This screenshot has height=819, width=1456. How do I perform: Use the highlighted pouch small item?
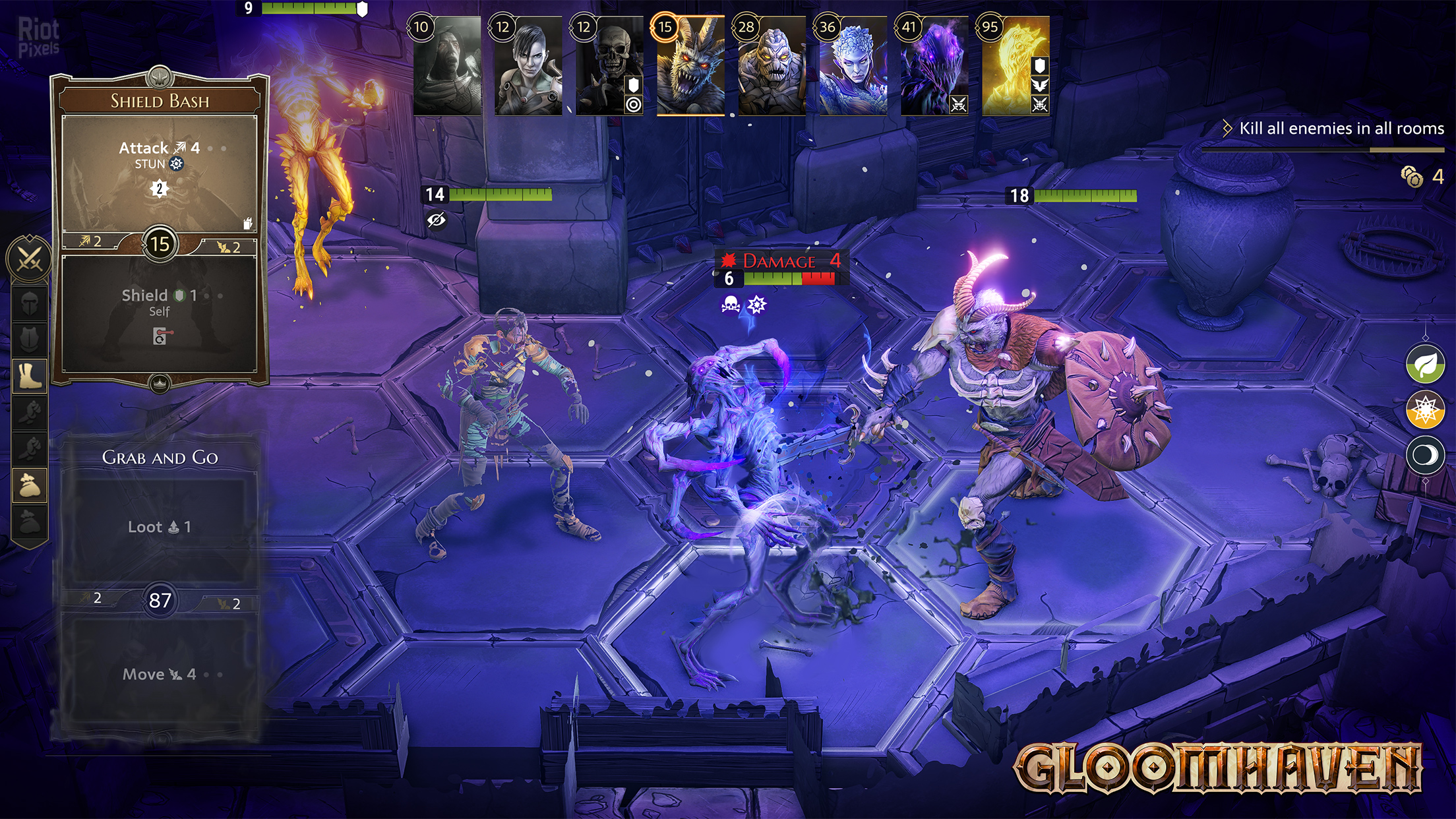click(30, 485)
